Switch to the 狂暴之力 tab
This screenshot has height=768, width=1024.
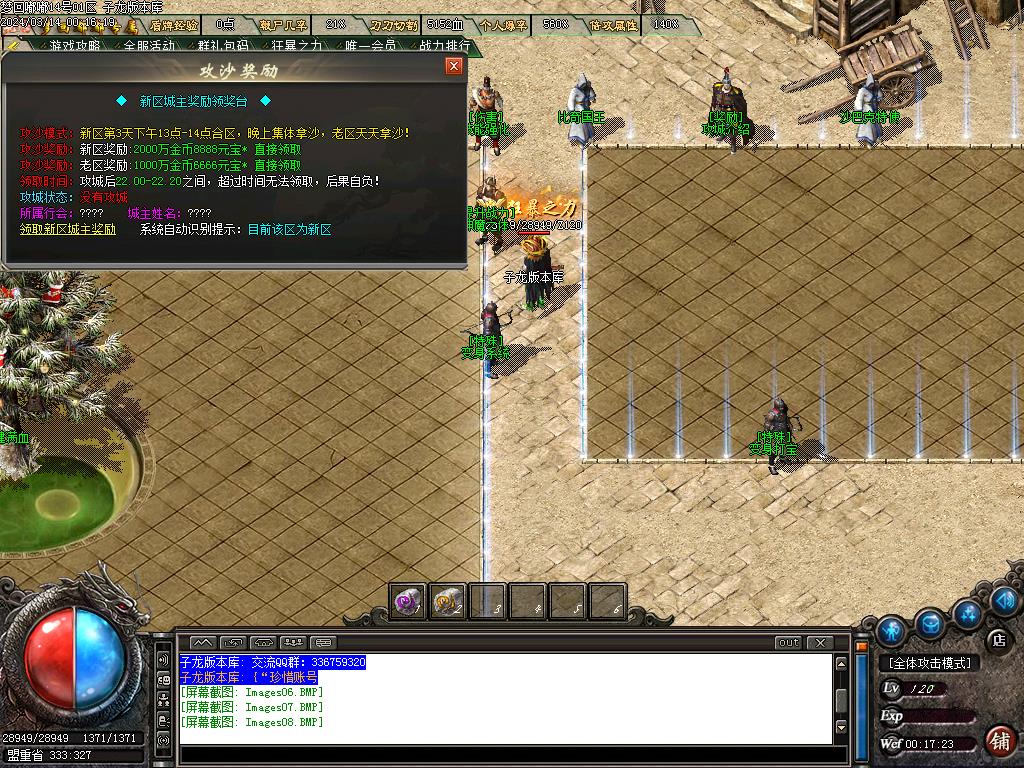(x=296, y=45)
